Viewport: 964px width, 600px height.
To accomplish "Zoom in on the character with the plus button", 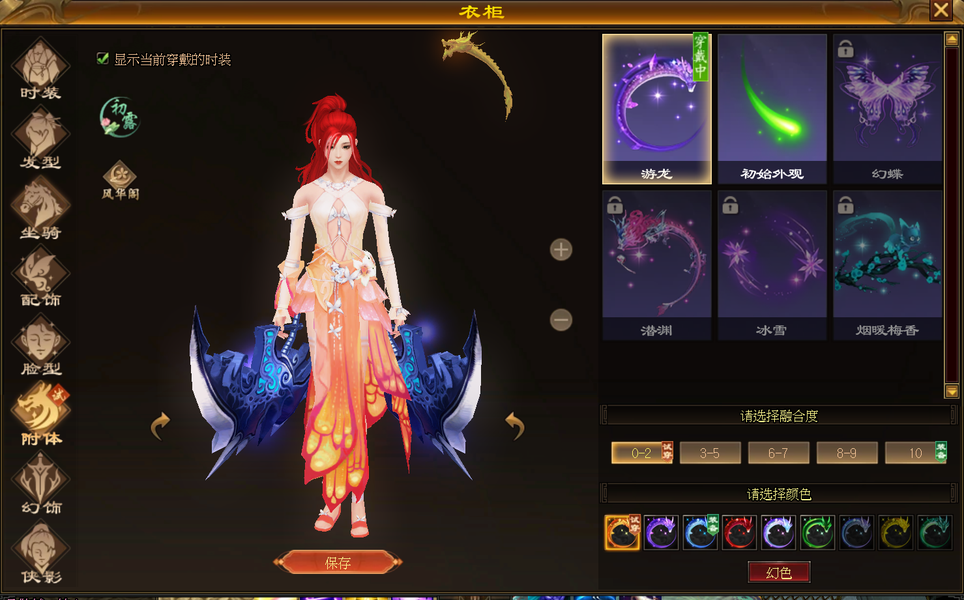I will pyautogui.click(x=561, y=249).
